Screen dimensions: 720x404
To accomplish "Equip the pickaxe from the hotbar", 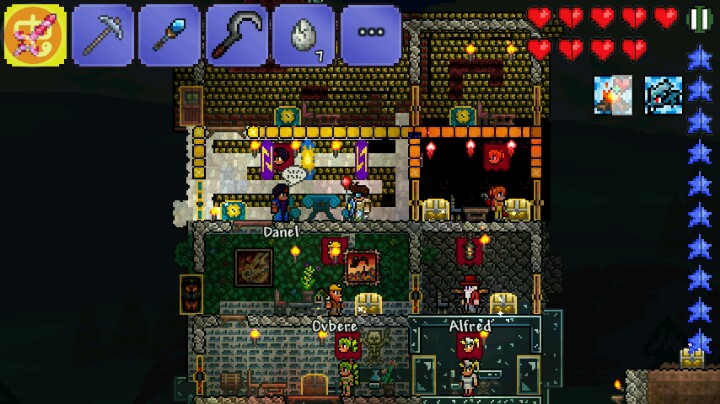I will (102, 35).
